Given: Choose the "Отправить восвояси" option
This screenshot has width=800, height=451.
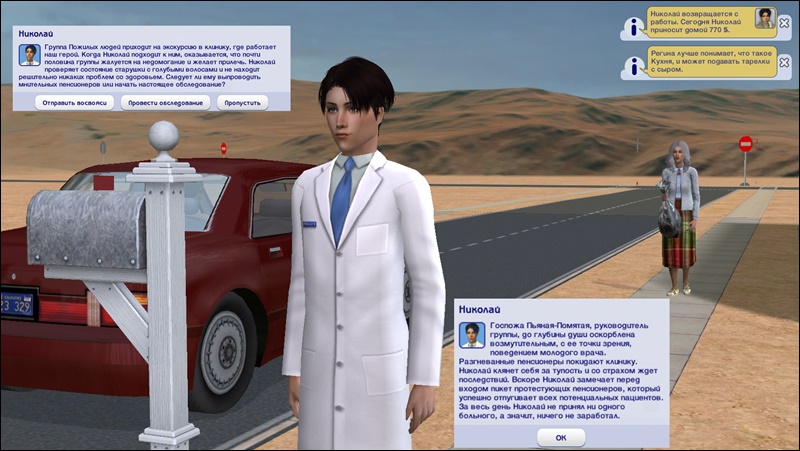Looking at the screenshot, I should (x=75, y=102).
